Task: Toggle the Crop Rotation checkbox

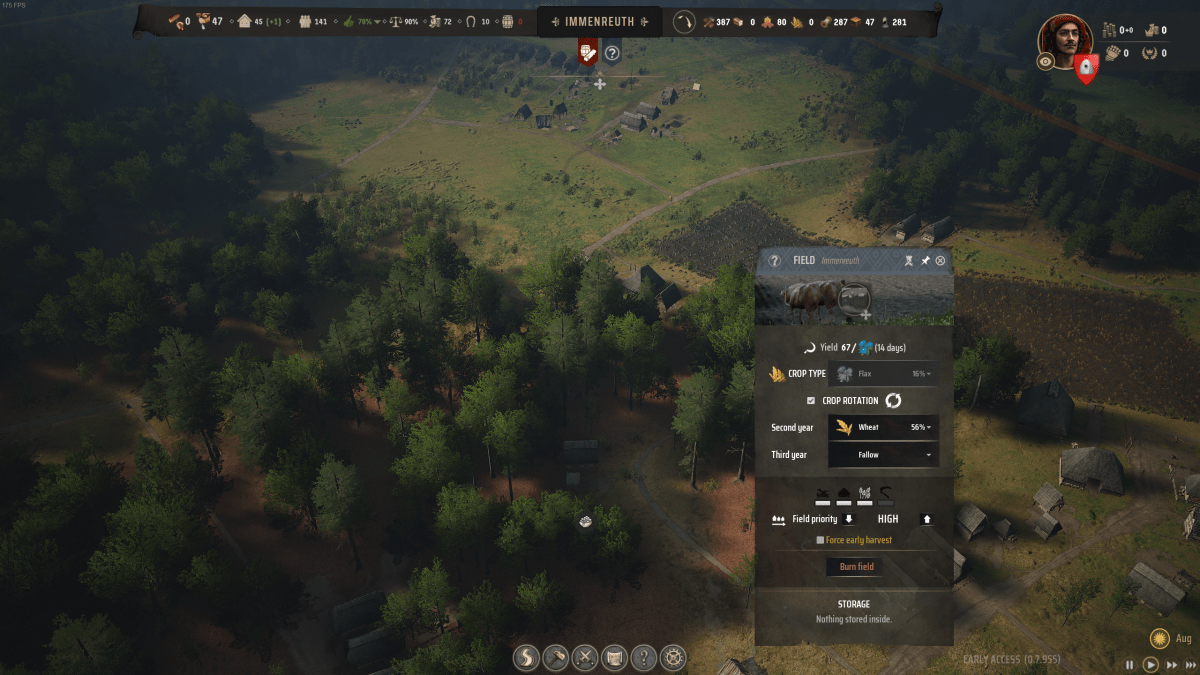Action: pyautogui.click(x=811, y=400)
